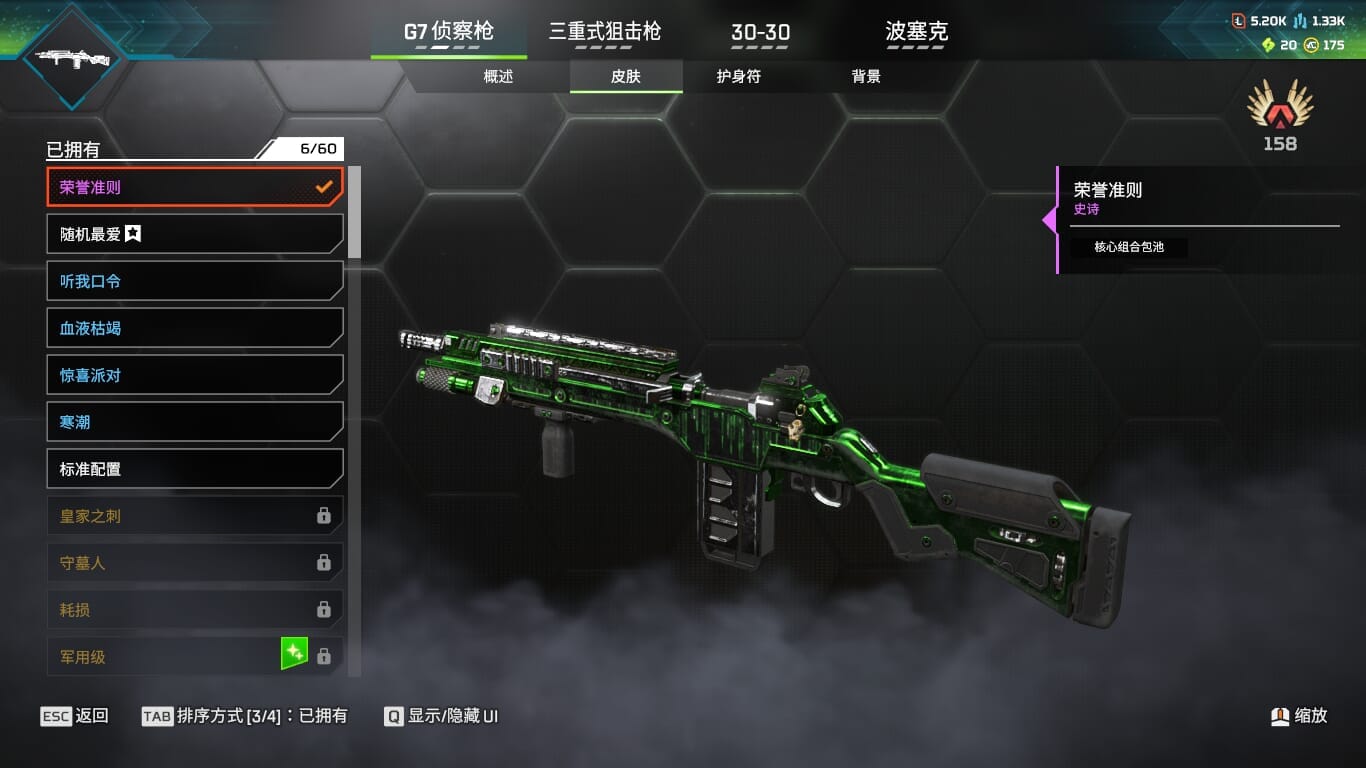Switch to the 三重式狙击枪 weapon tab
The width and height of the screenshot is (1366, 768).
(604, 32)
